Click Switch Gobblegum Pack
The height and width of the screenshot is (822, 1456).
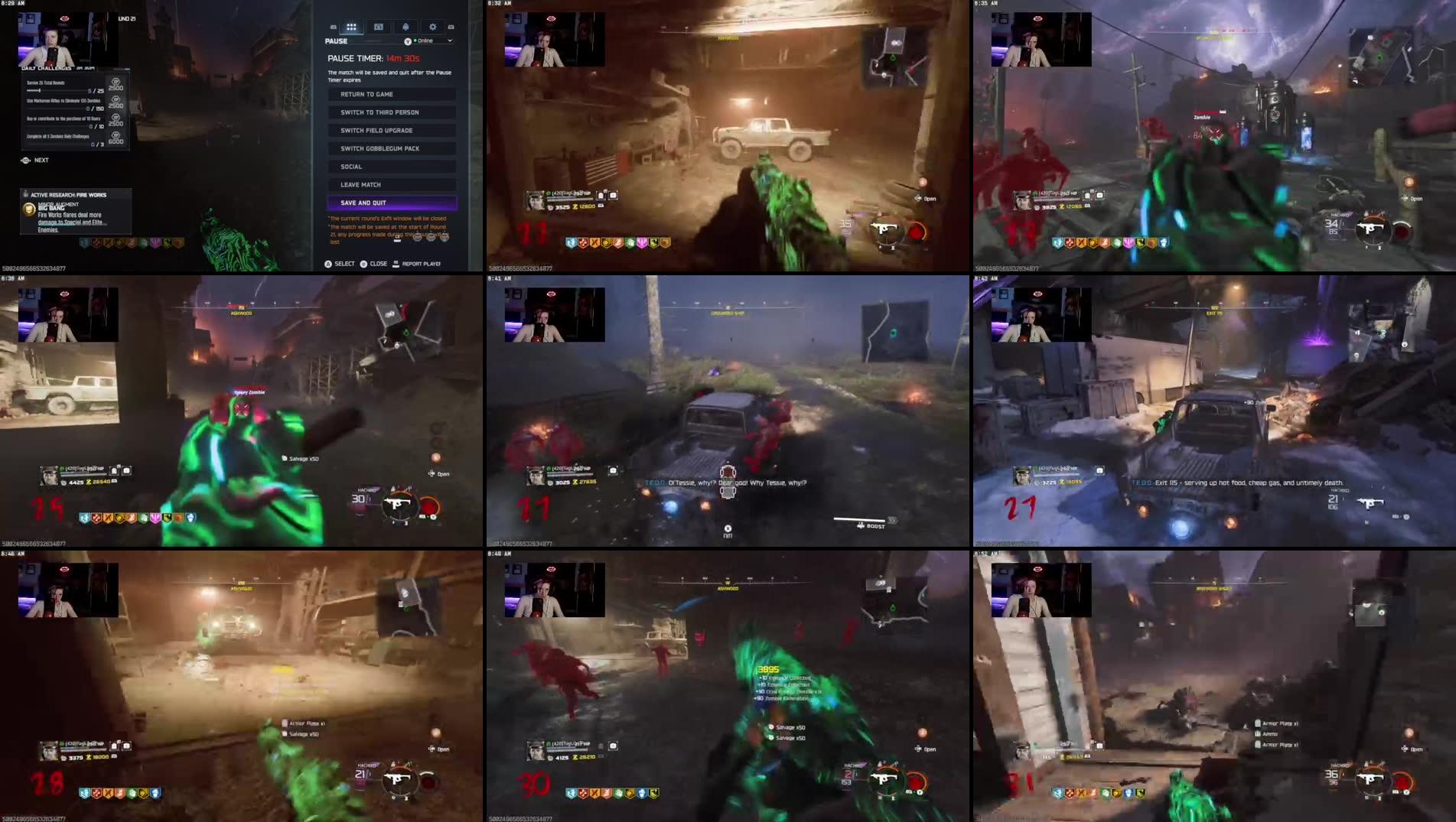point(391,148)
